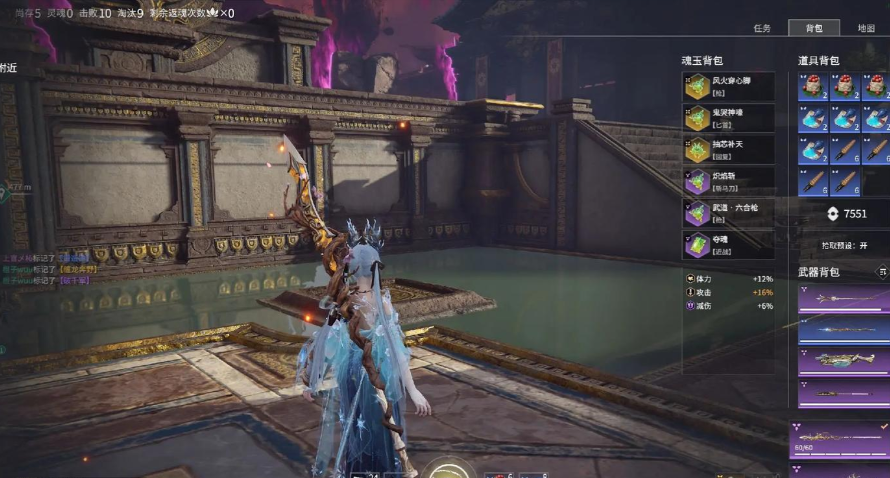This screenshot has height=478, width=890.
Task: Toggle the 拾取预设 pickup preset
Action: (844, 245)
